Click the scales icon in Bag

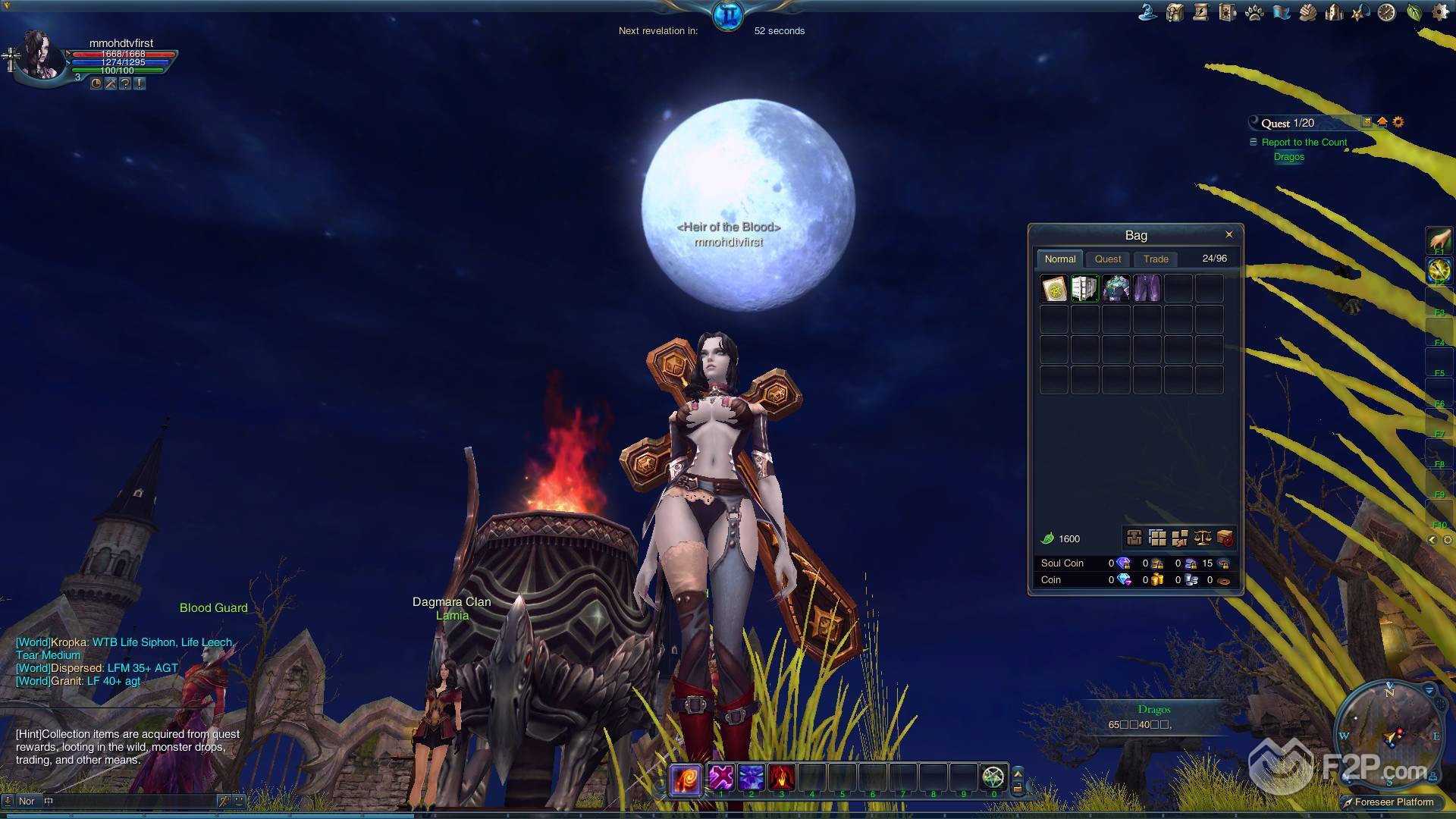(1202, 538)
